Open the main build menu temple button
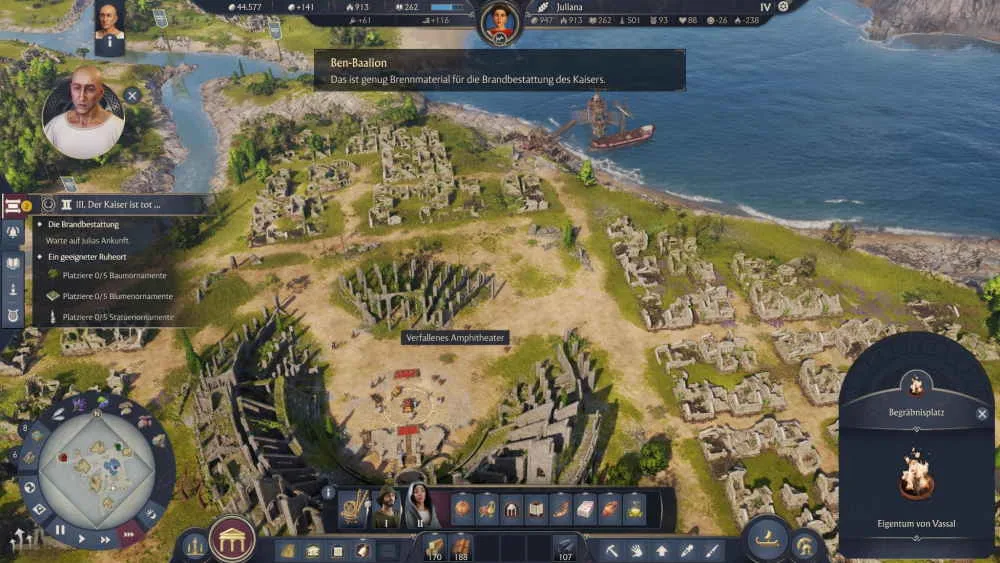Viewport: 1000px width, 563px height. pos(232,540)
